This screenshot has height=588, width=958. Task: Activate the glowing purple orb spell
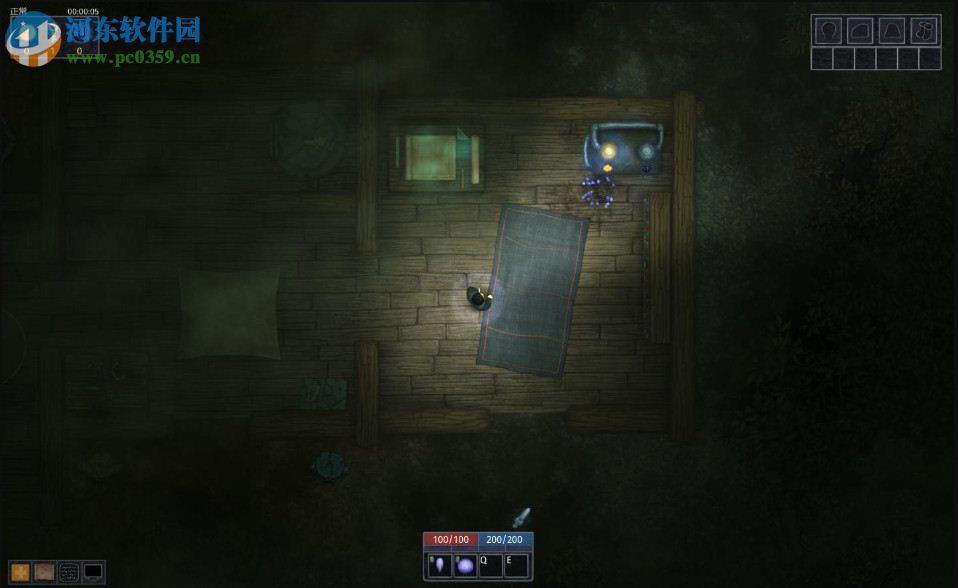[465, 566]
